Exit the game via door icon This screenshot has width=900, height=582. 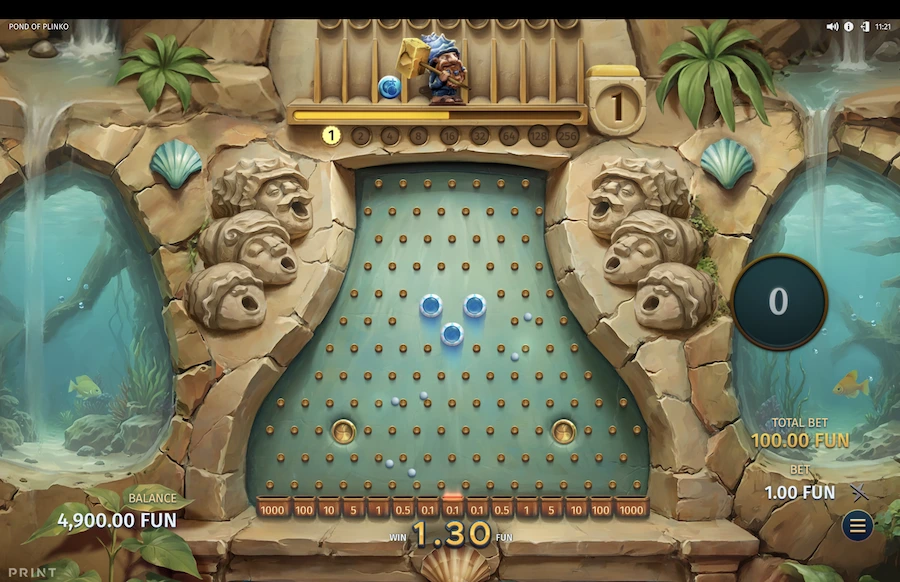coord(864,27)
